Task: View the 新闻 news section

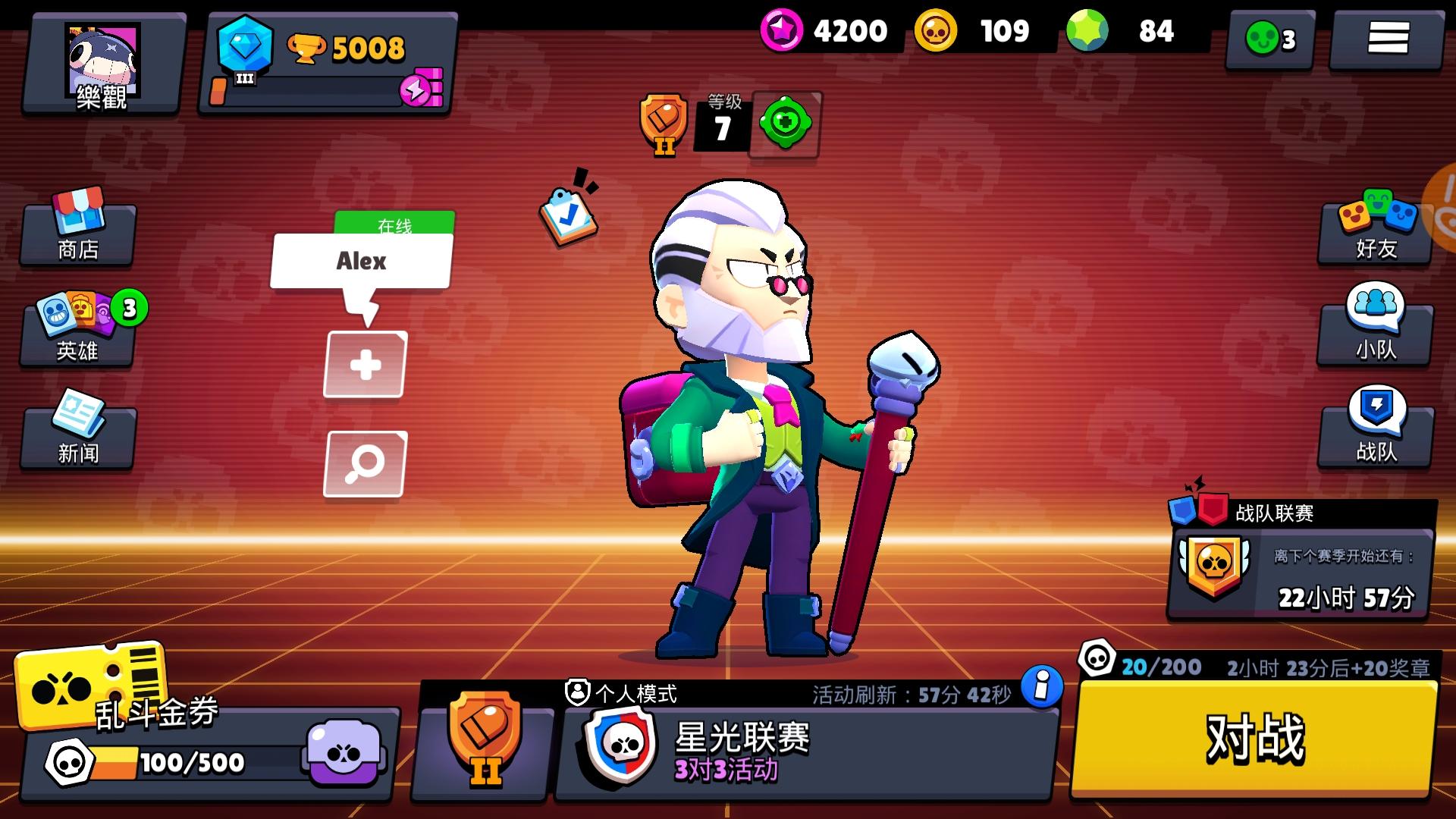Action: point(76,436)
